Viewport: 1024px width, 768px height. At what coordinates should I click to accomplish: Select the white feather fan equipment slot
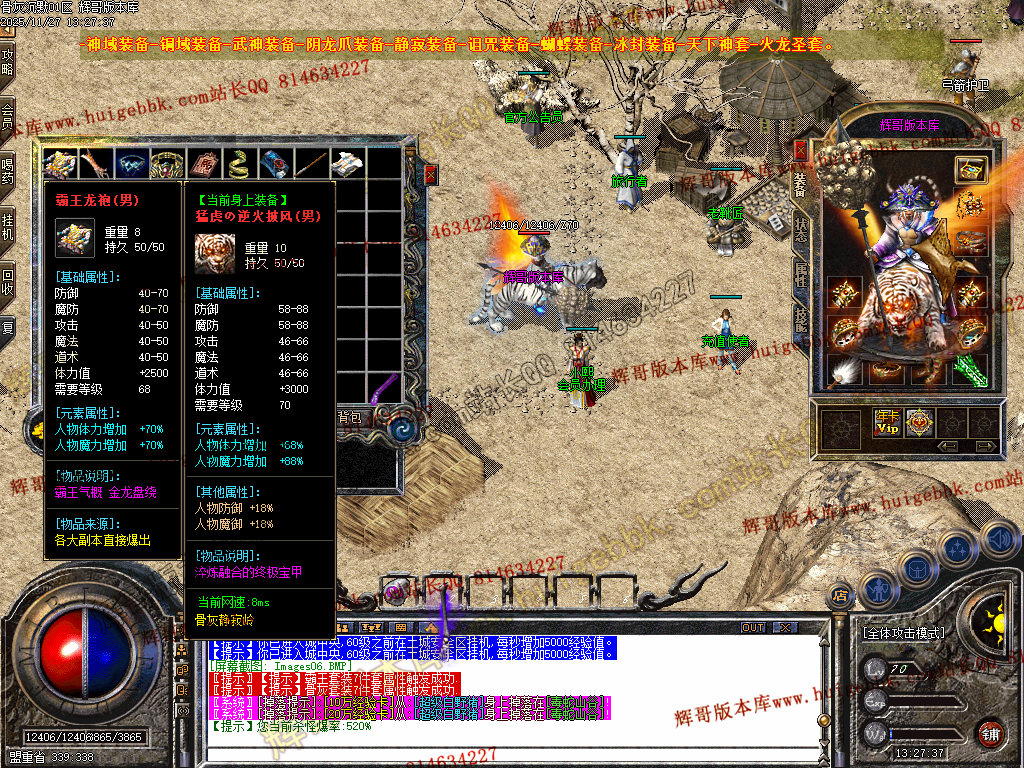843,372
